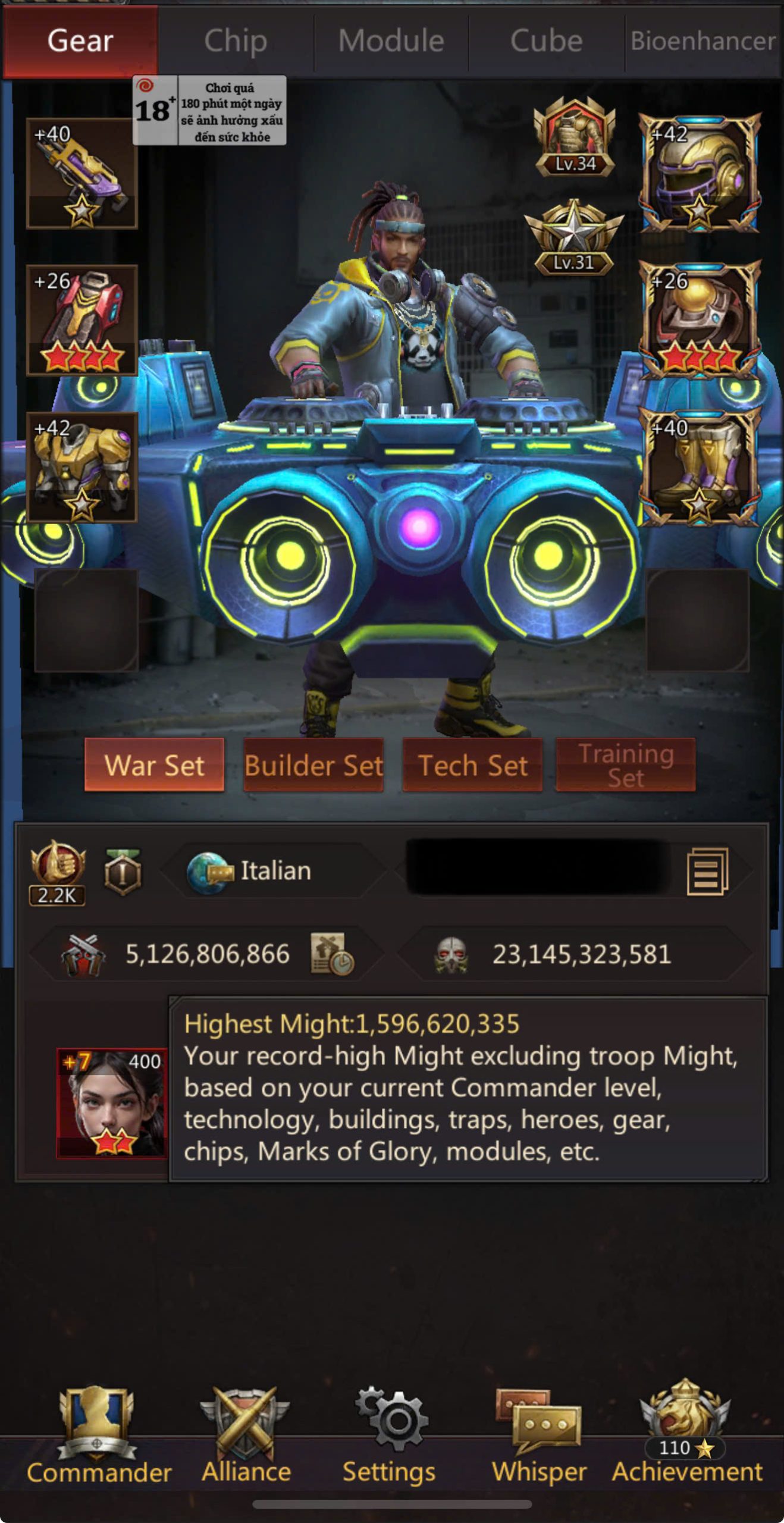Switch to the Chip tab
Viewport: 784px width, 1523px height.
[236, 42]
